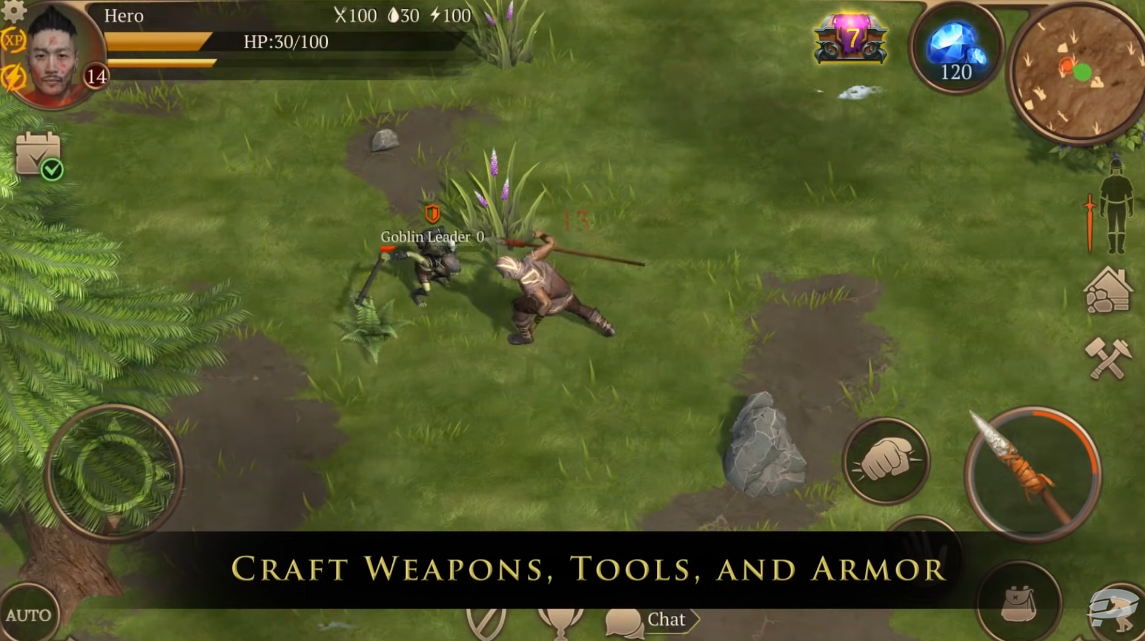Viewport: 1145px width, 641px height.
Task: Toggle the AUTO button
Action: click(x=27, y=614)
